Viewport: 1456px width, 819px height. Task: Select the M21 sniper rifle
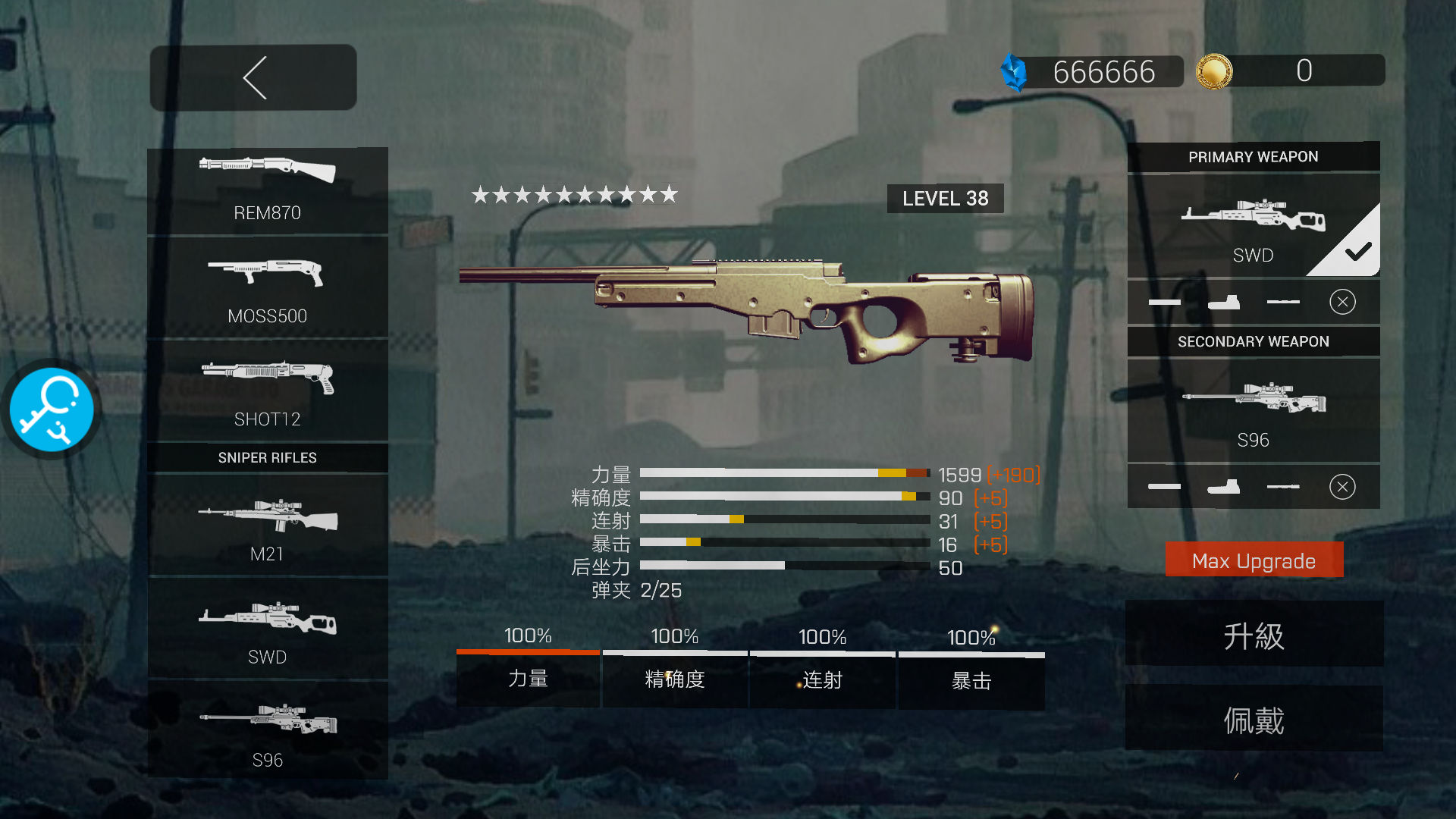pyautogui.click(x=267, y=526)
